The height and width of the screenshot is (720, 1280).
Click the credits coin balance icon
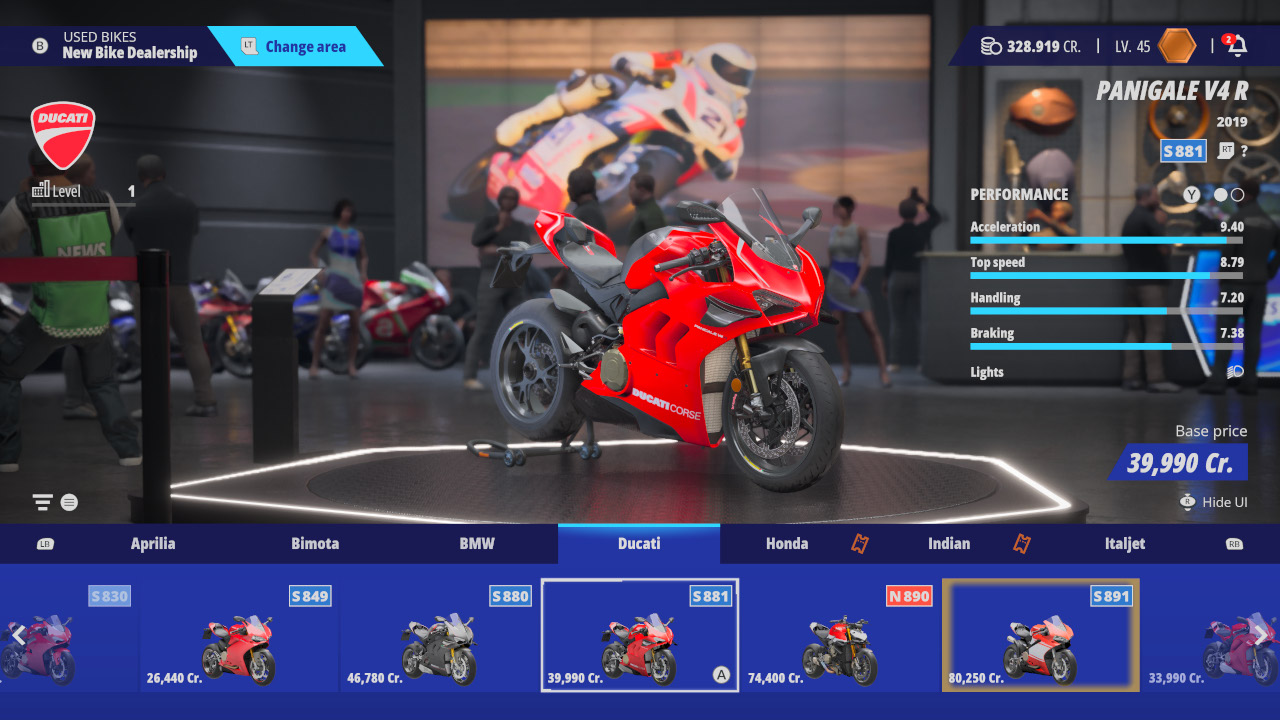(990, 45)
